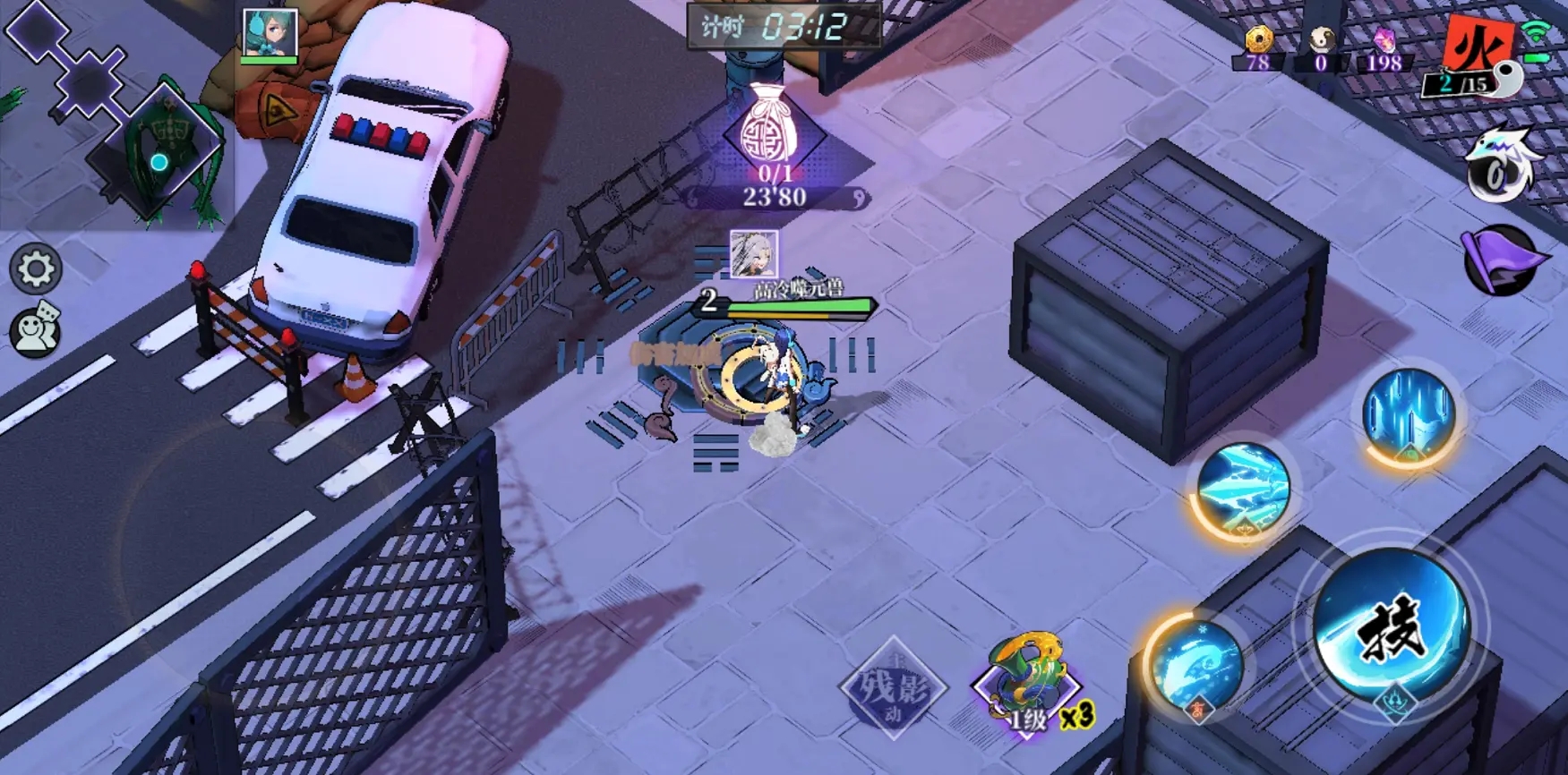Viewport: 1568px width, 775px height.
Task: Activate the 残影 dash skill
Action: tap(893, 687)
